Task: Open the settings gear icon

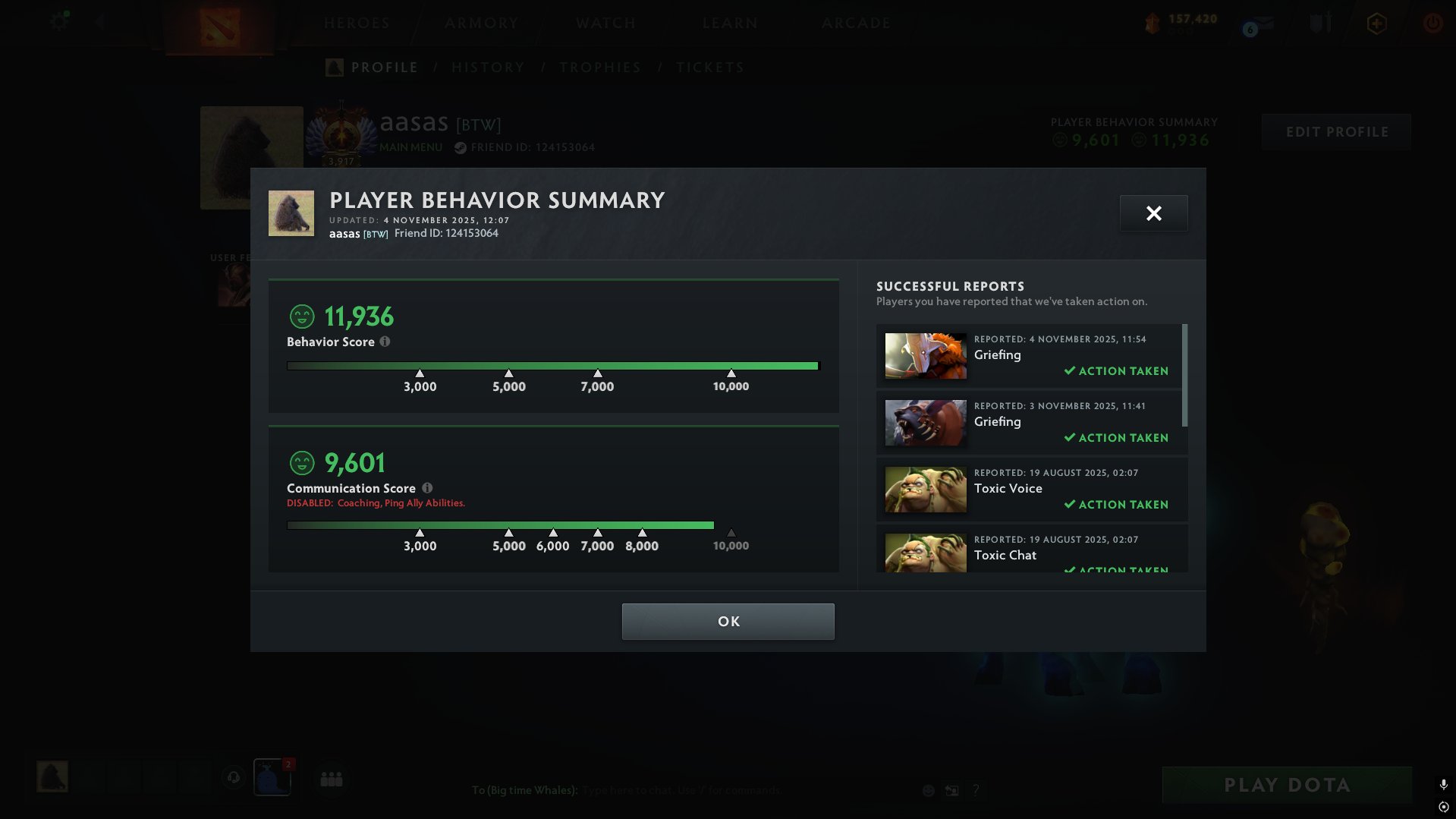Action: point(58,22)
